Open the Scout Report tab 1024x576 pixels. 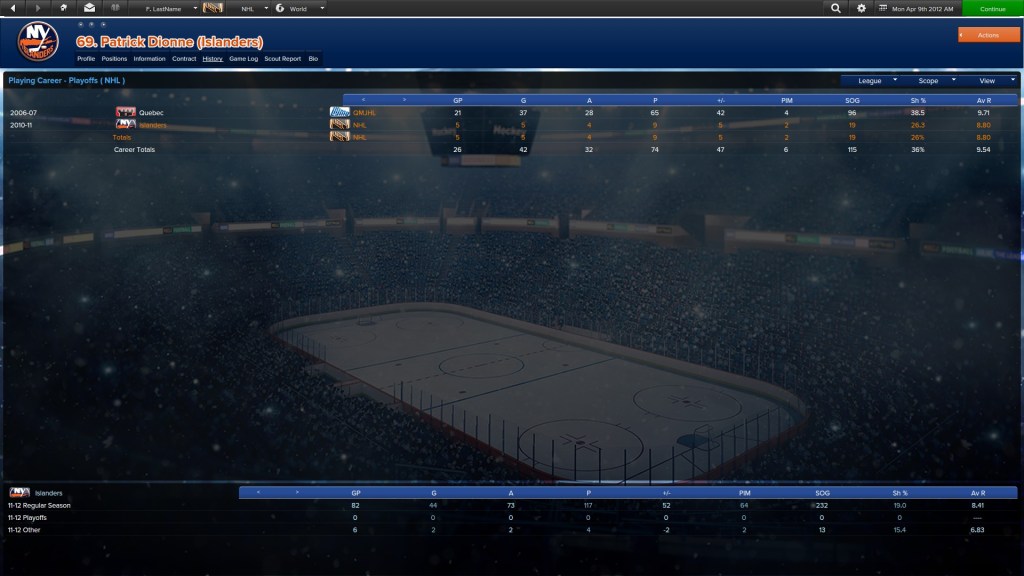(x=283, y=59)
